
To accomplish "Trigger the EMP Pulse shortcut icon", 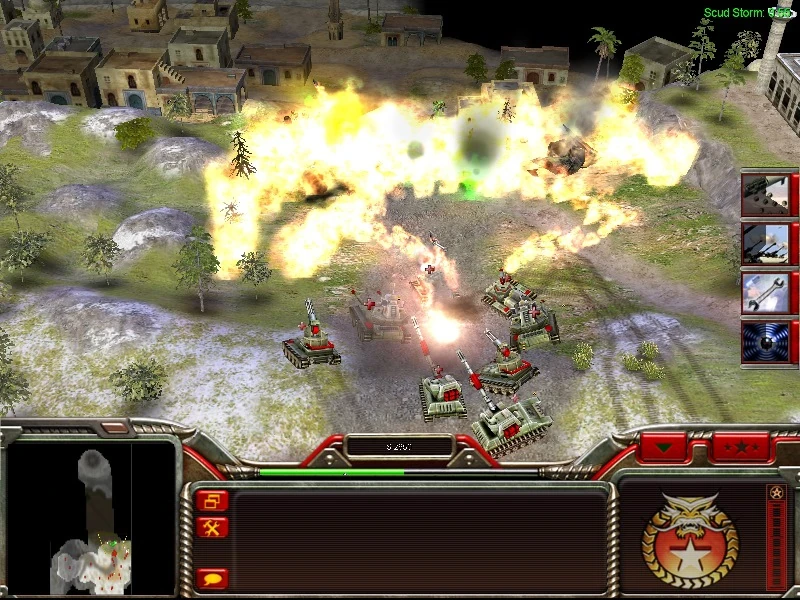I will 765,340.
